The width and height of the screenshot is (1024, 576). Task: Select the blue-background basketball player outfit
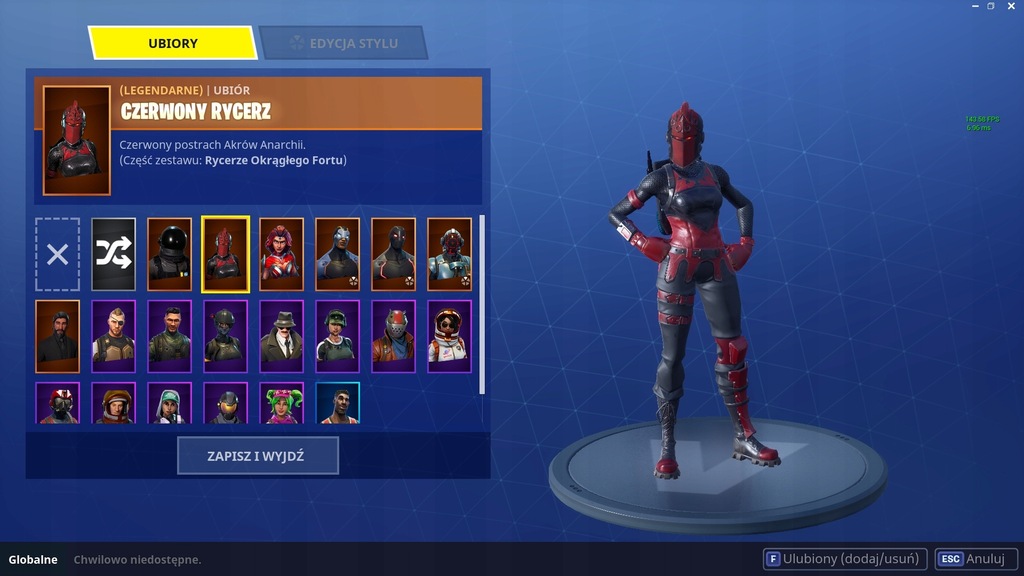tap(338, 404)
